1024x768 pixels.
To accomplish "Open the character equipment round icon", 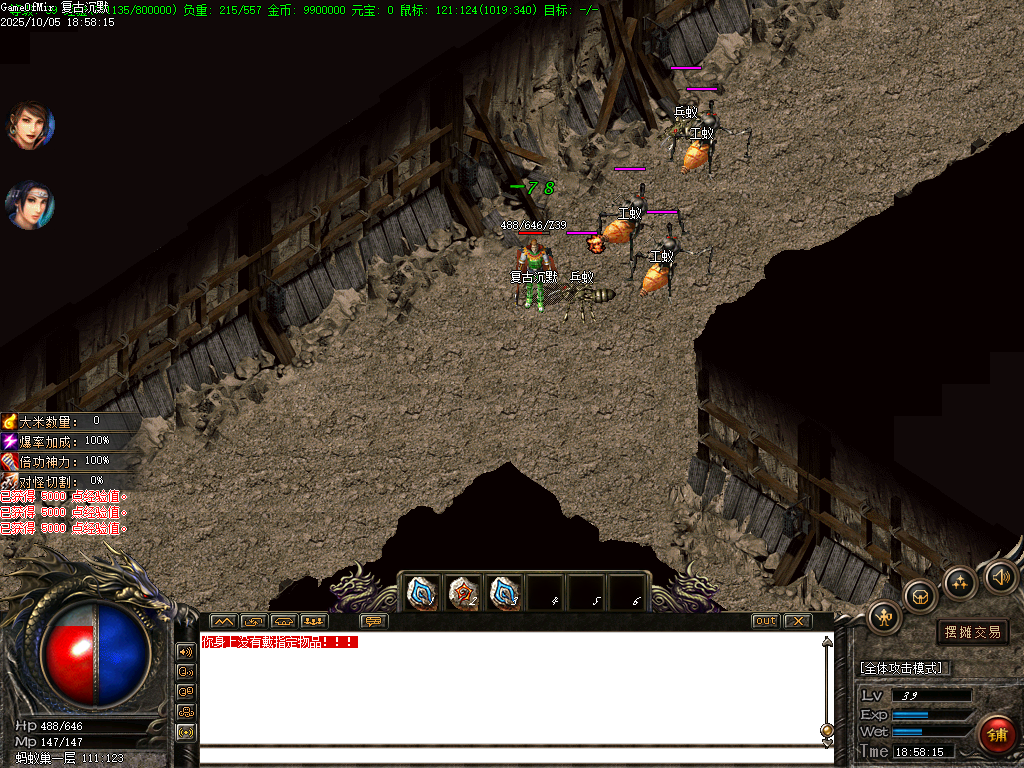I will 884,617.
